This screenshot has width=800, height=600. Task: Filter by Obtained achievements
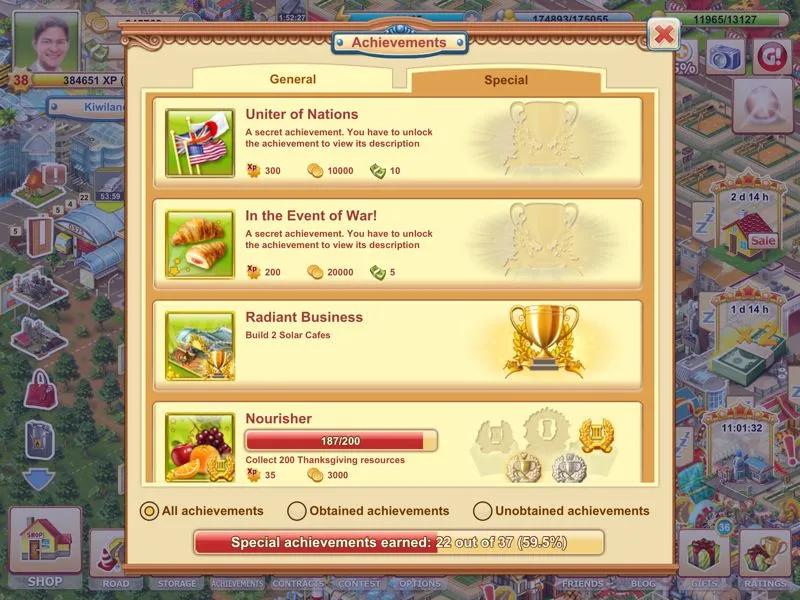pyautogui.click(x=297, y=511)
